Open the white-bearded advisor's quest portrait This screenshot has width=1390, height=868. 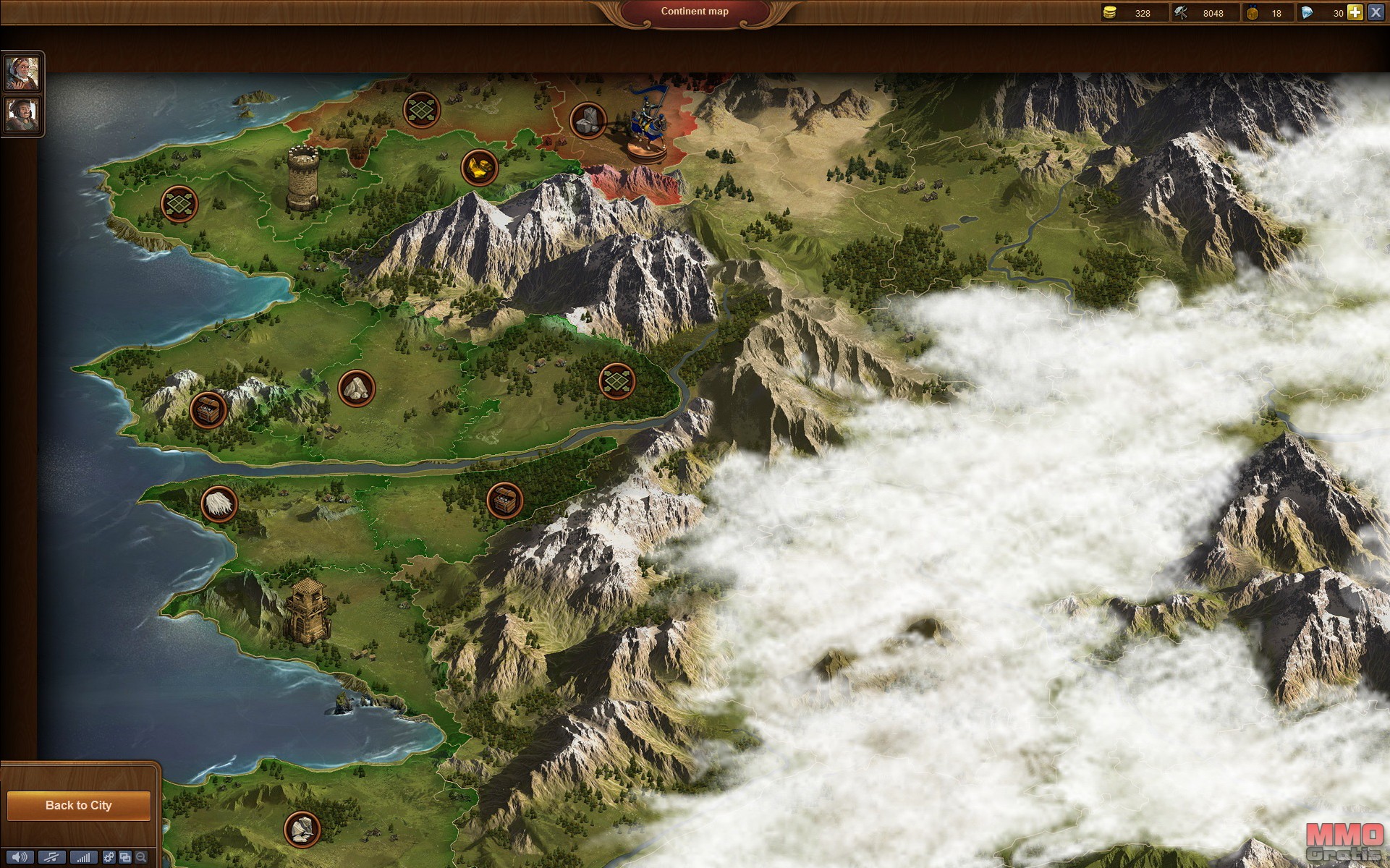pyautogui.click(x=22, y=72)
